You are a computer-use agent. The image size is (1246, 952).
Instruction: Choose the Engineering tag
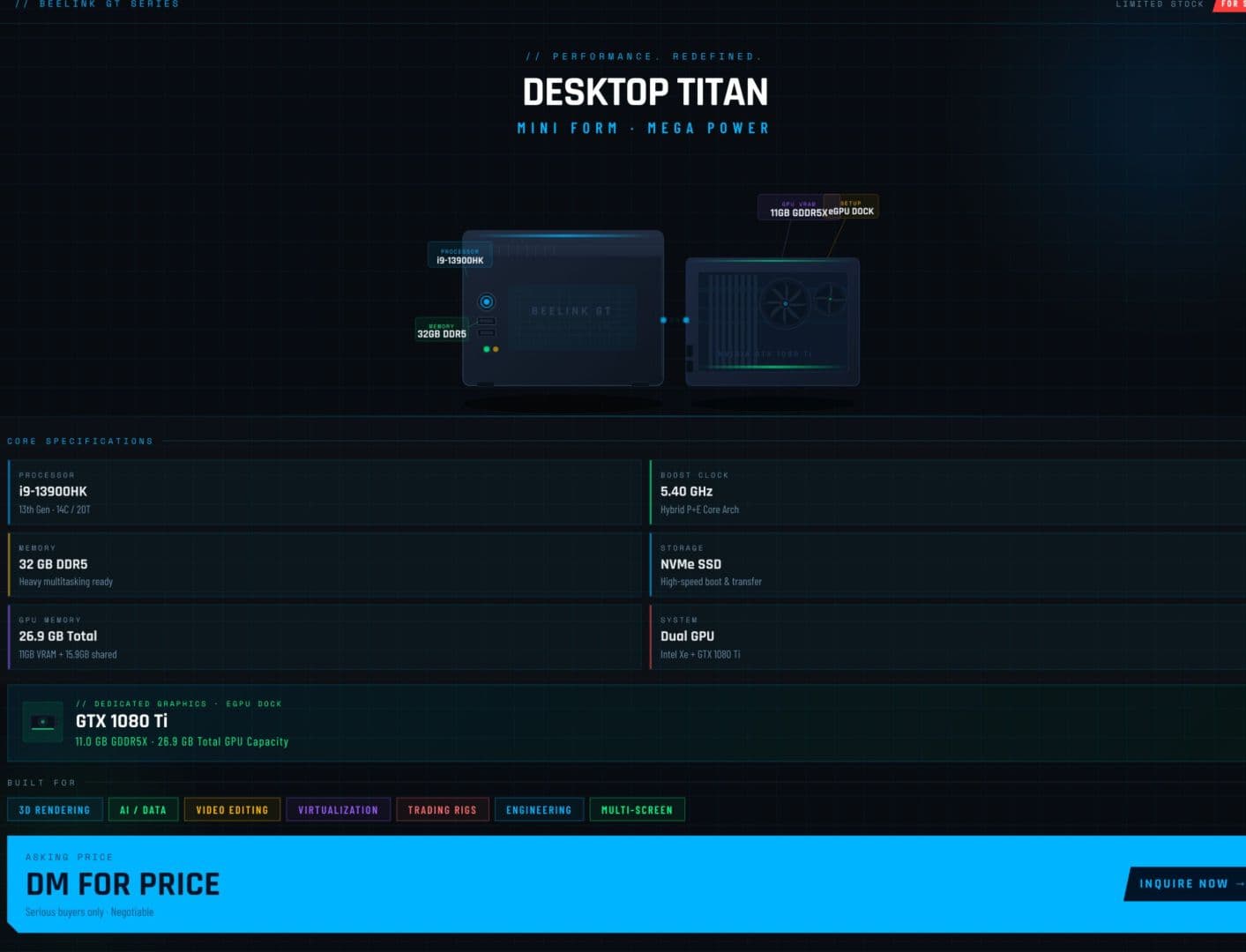click(539, 810)
